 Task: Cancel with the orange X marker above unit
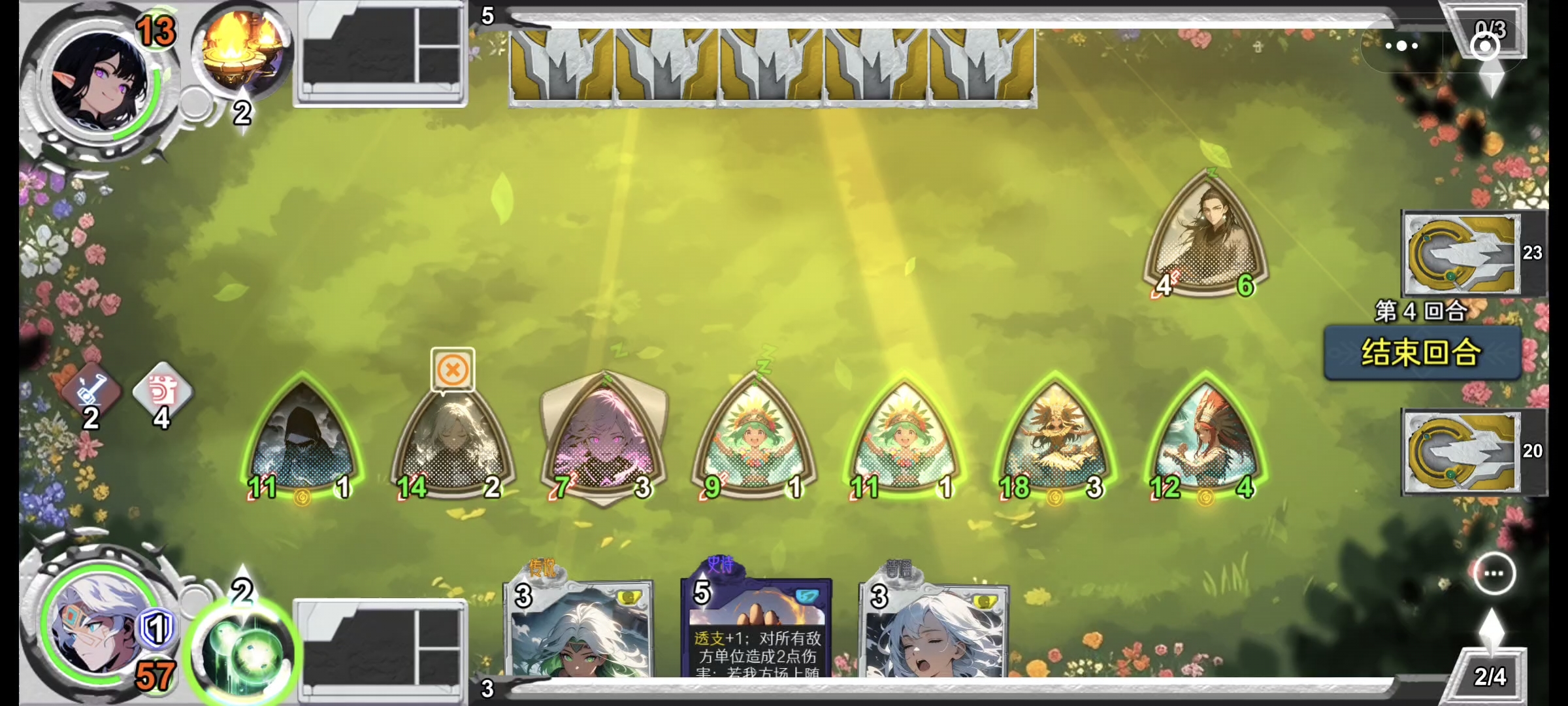[452, 370]
